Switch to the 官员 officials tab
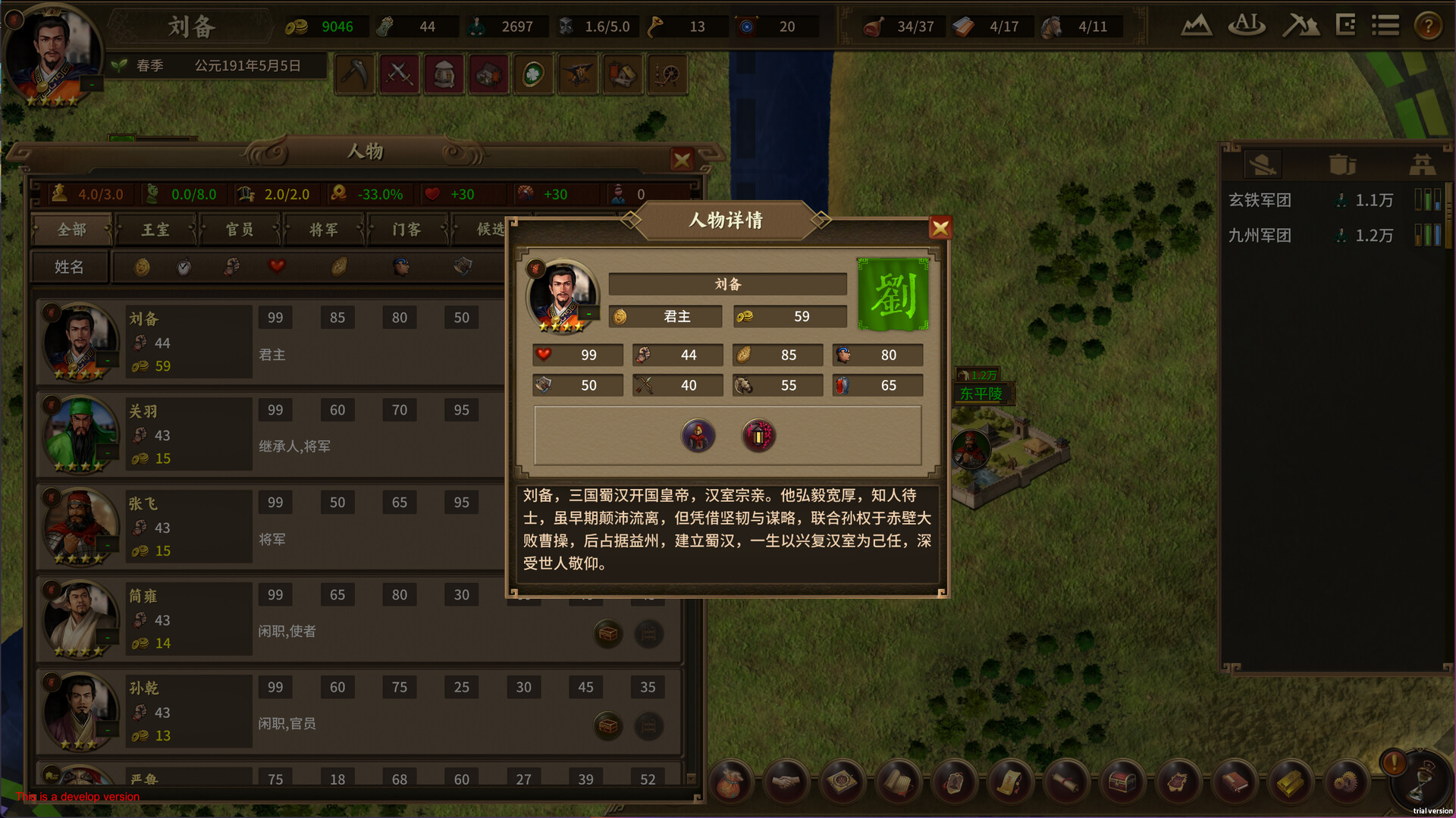The height and width of the screenshot is (818, 1456). 240,230
